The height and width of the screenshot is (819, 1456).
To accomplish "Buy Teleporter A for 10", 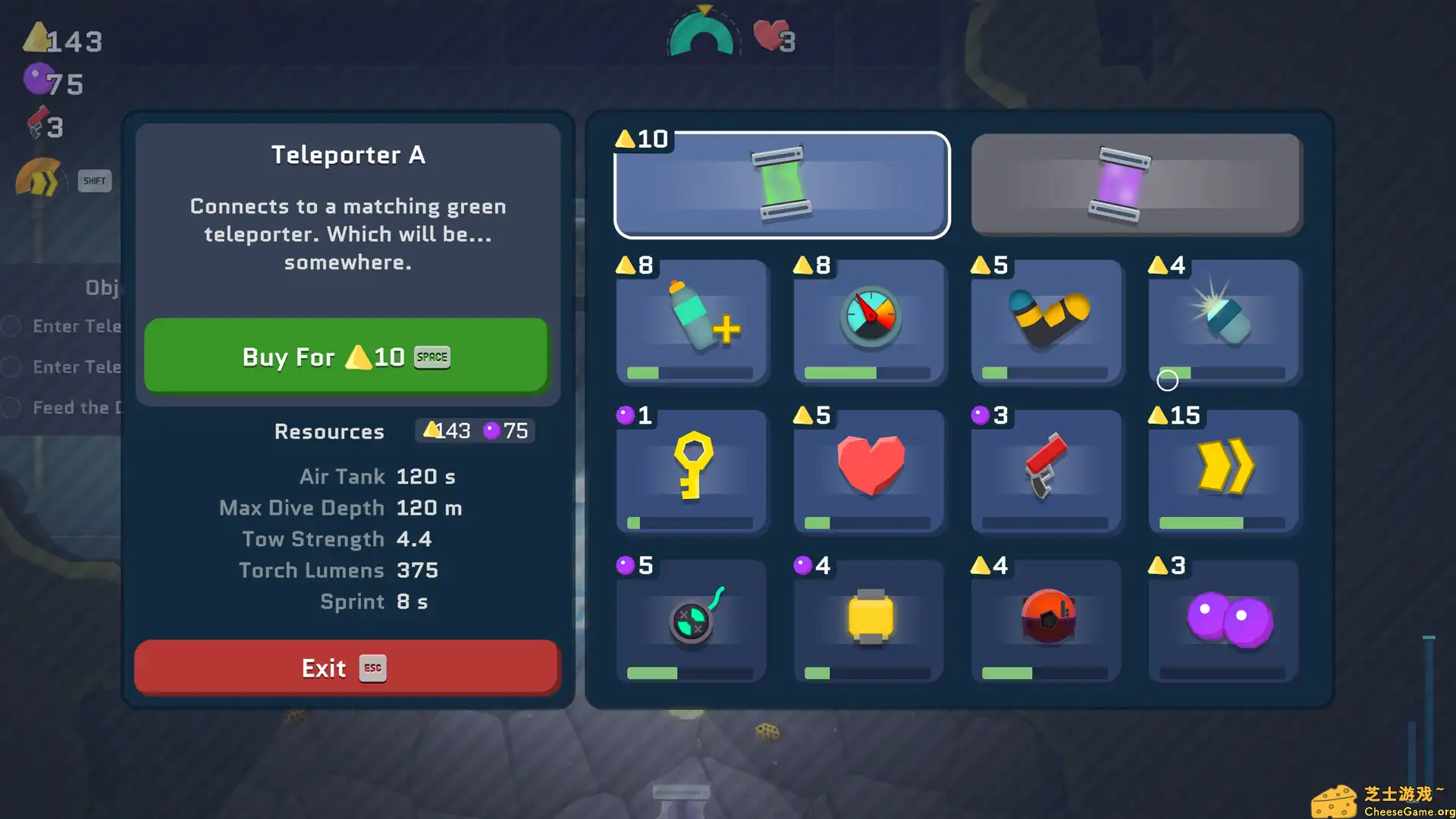I will coord(346,356).
